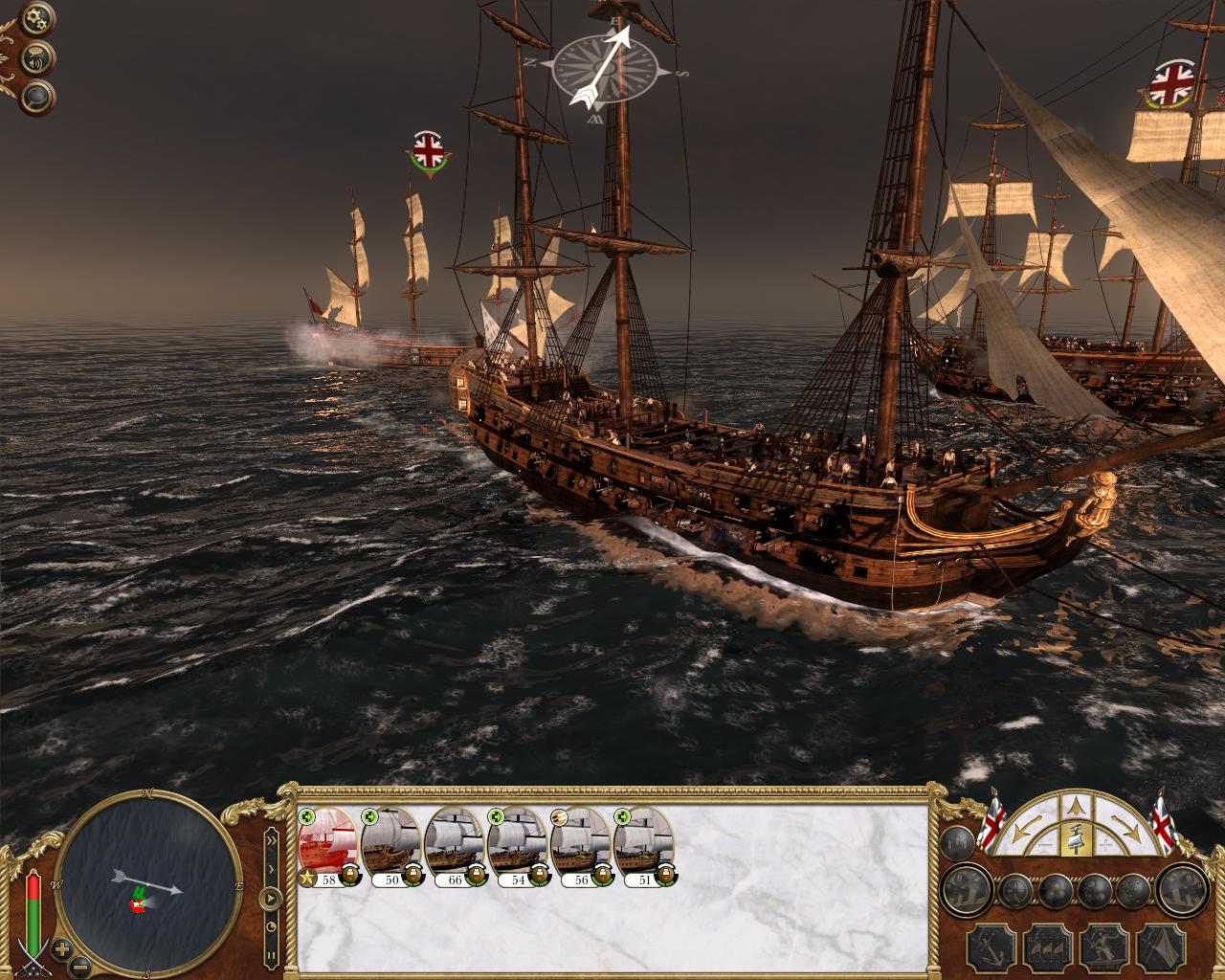Toggle the sound speaker button
The image size is (1225, 980).
(38, 58)
